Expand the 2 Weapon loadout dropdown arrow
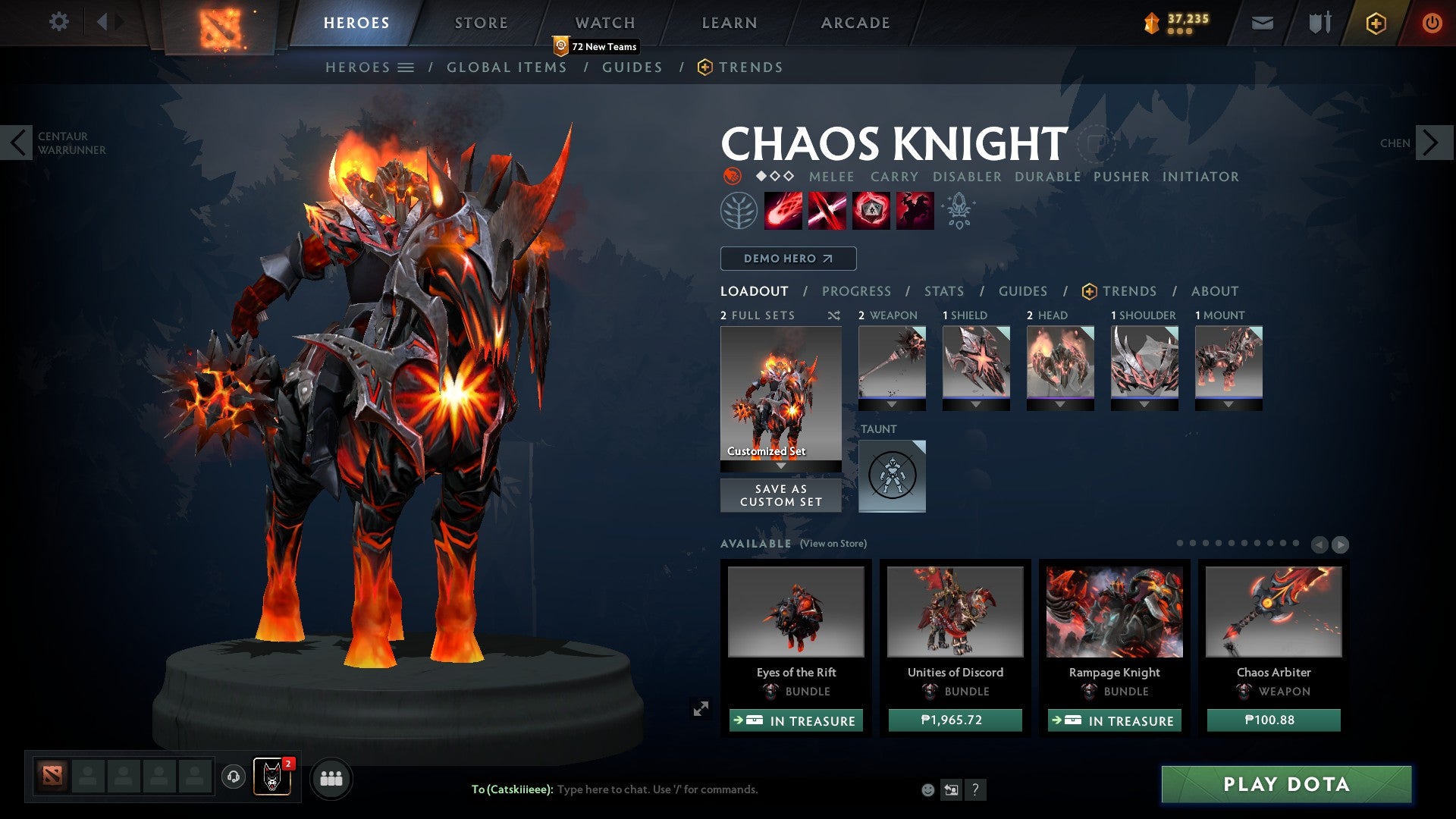 coord(892,404)
